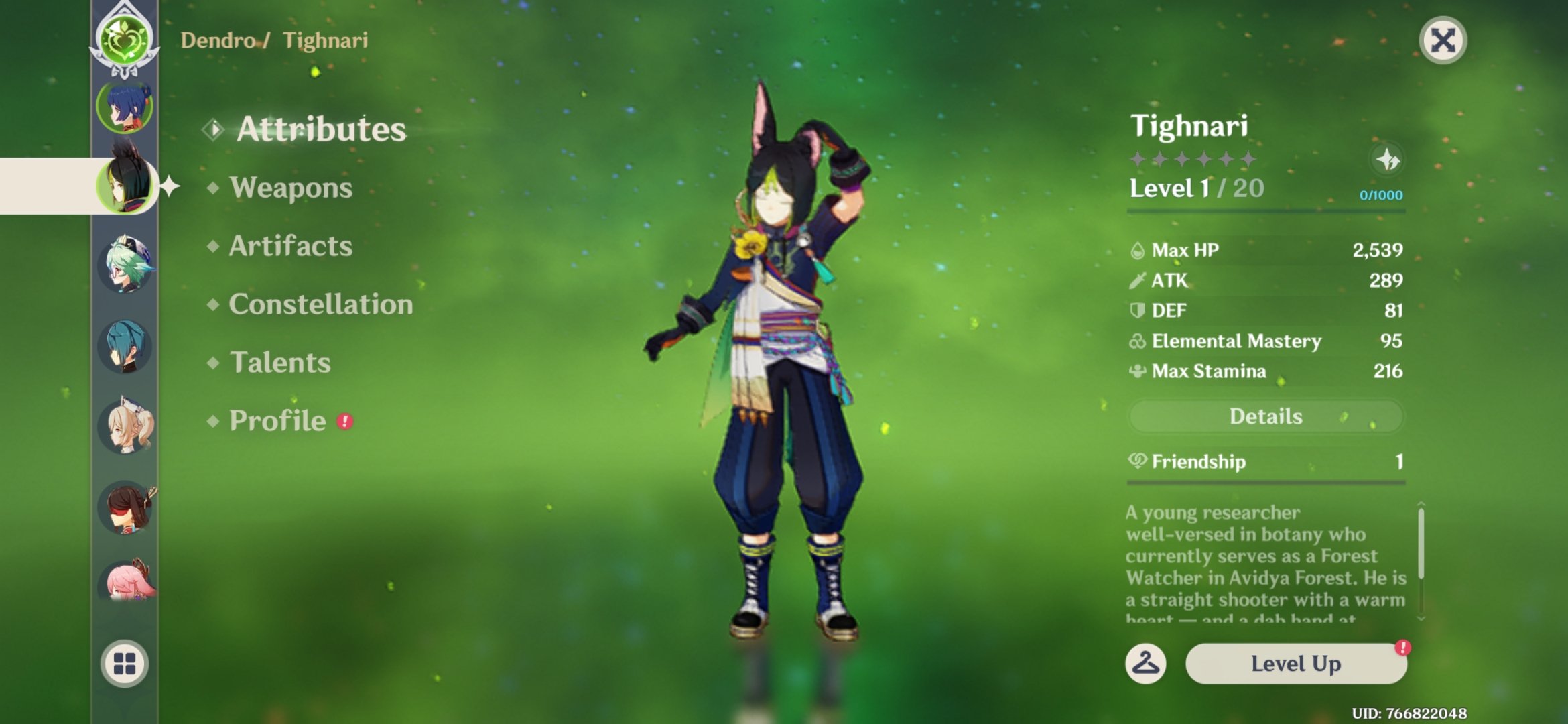
Task: Click the Max HP droplet icon
Action: pyautogui.click(x=1139, y=249)
